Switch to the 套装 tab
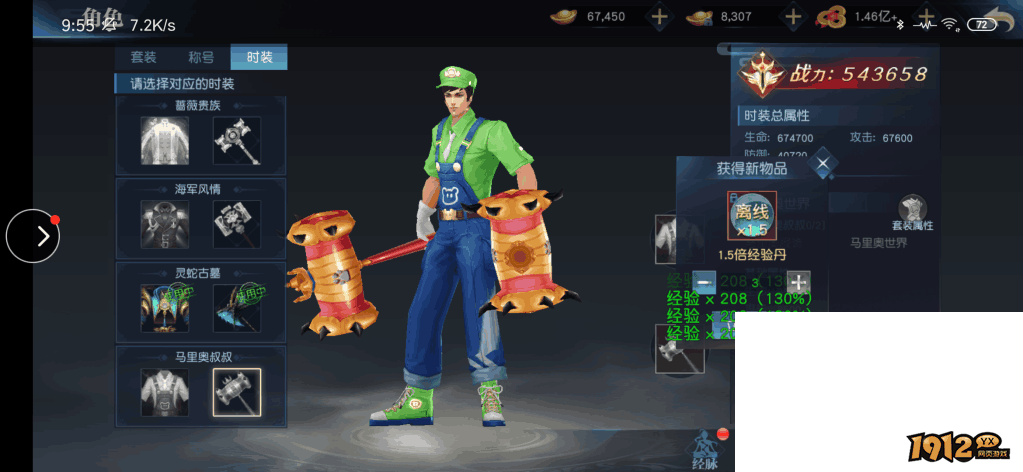 143,57
